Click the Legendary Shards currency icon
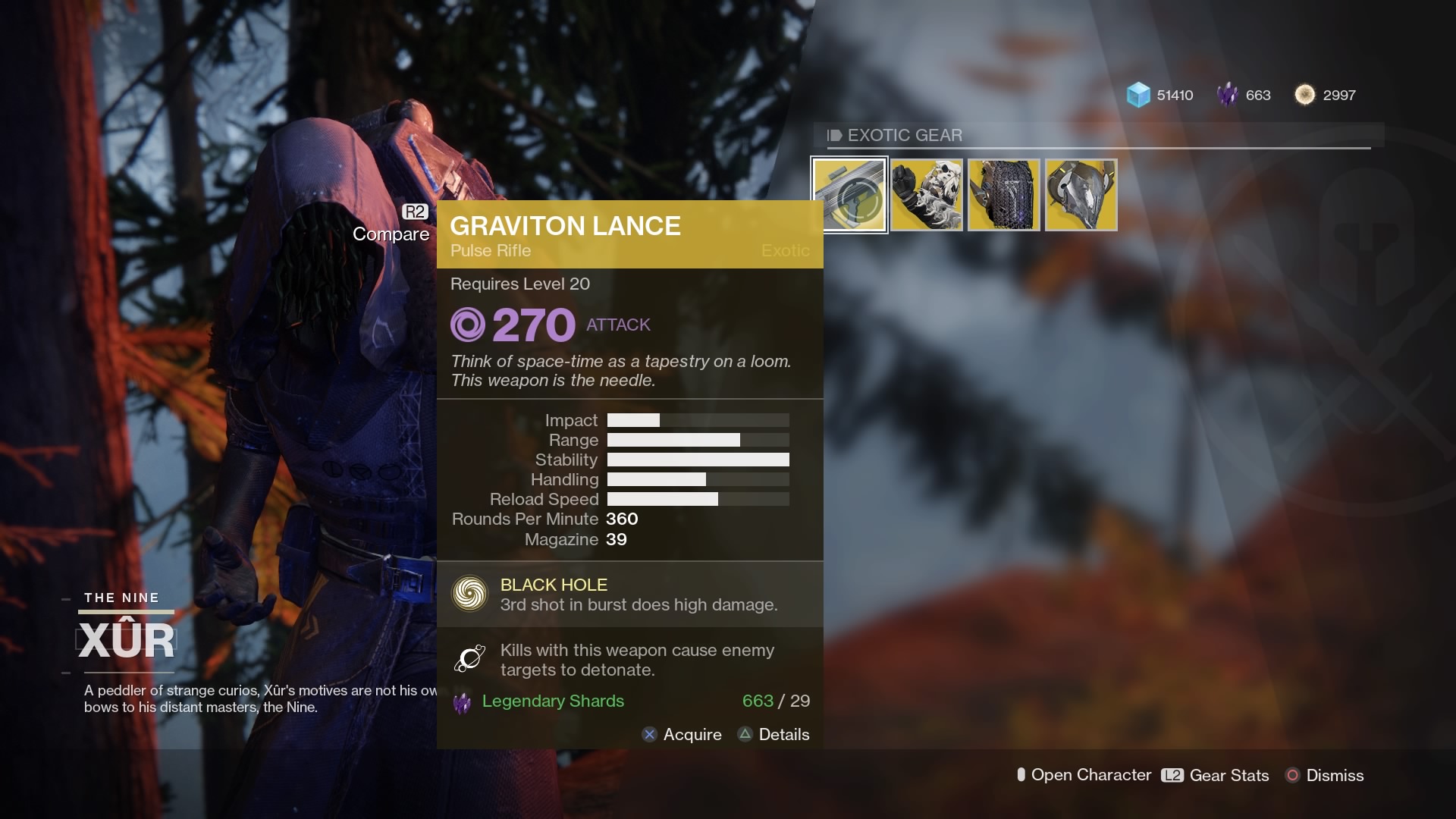Screen dimensions: 1456x819 1226,95
